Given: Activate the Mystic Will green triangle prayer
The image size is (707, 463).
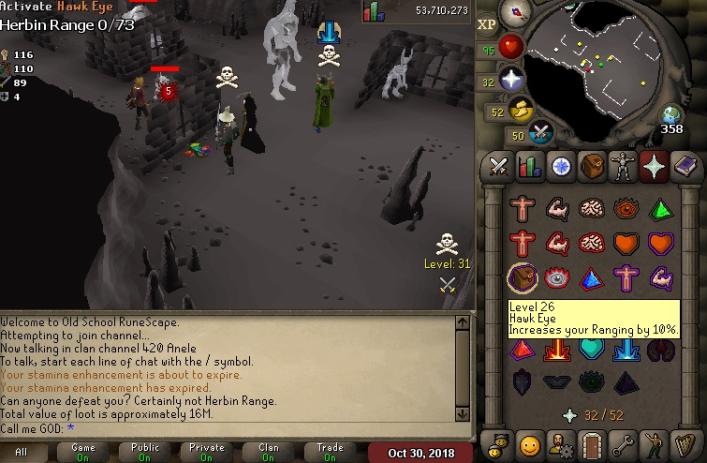Looking at the screenshot, I should [x=660, y=209].
